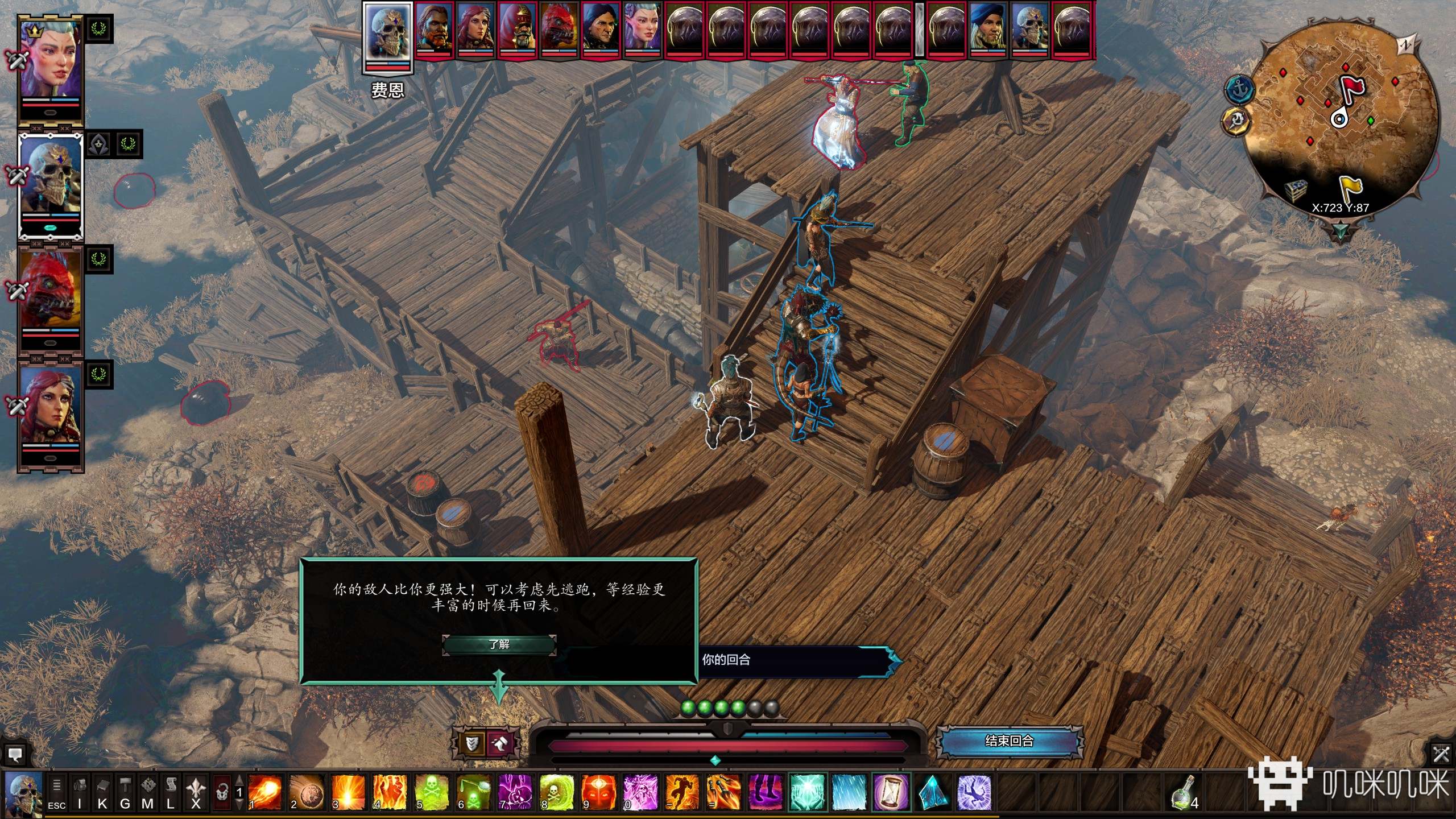Cast the purple skull skill in slot 7

[515, 791]
